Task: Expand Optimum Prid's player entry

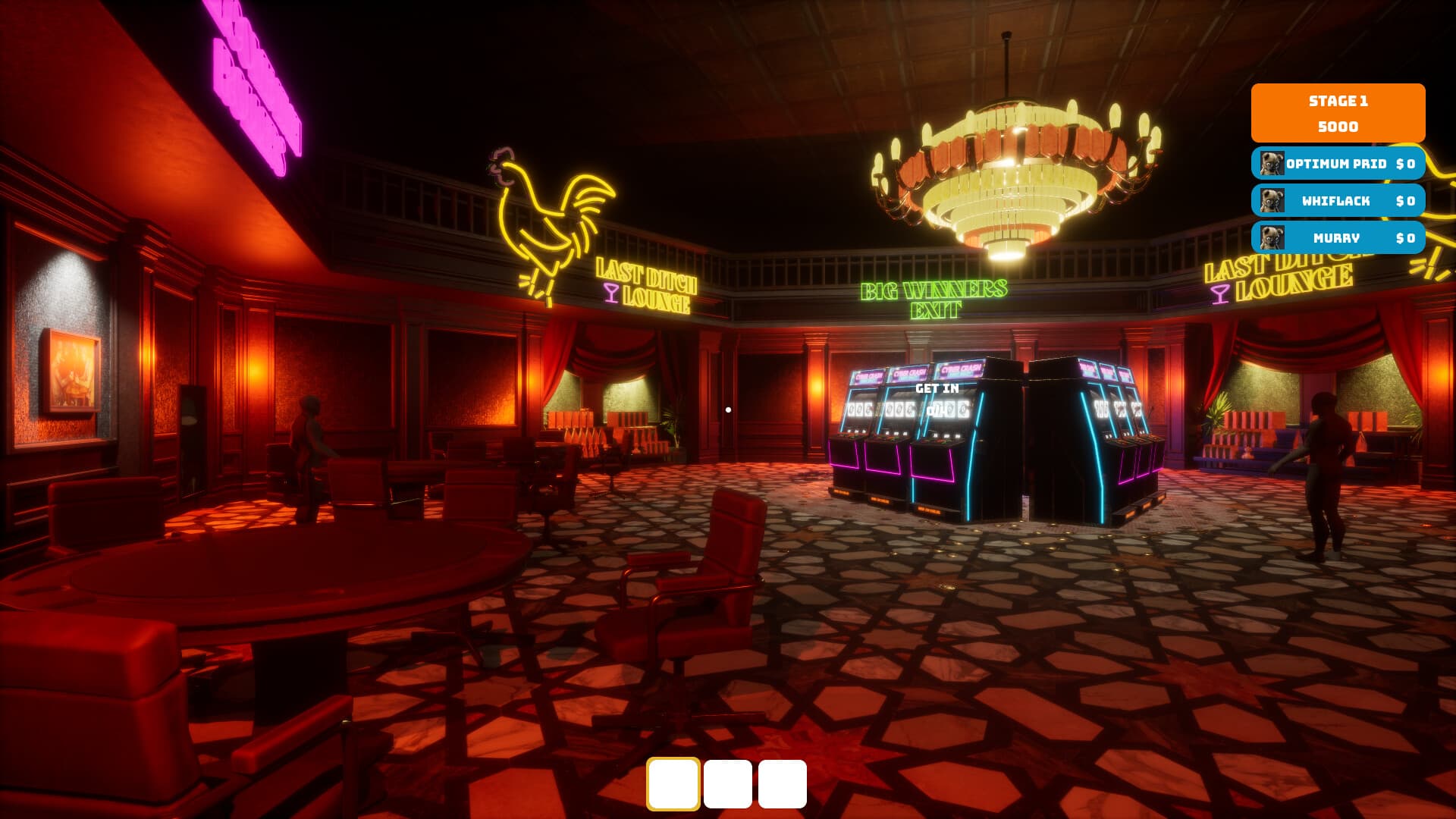Action: pos(1337,165)
